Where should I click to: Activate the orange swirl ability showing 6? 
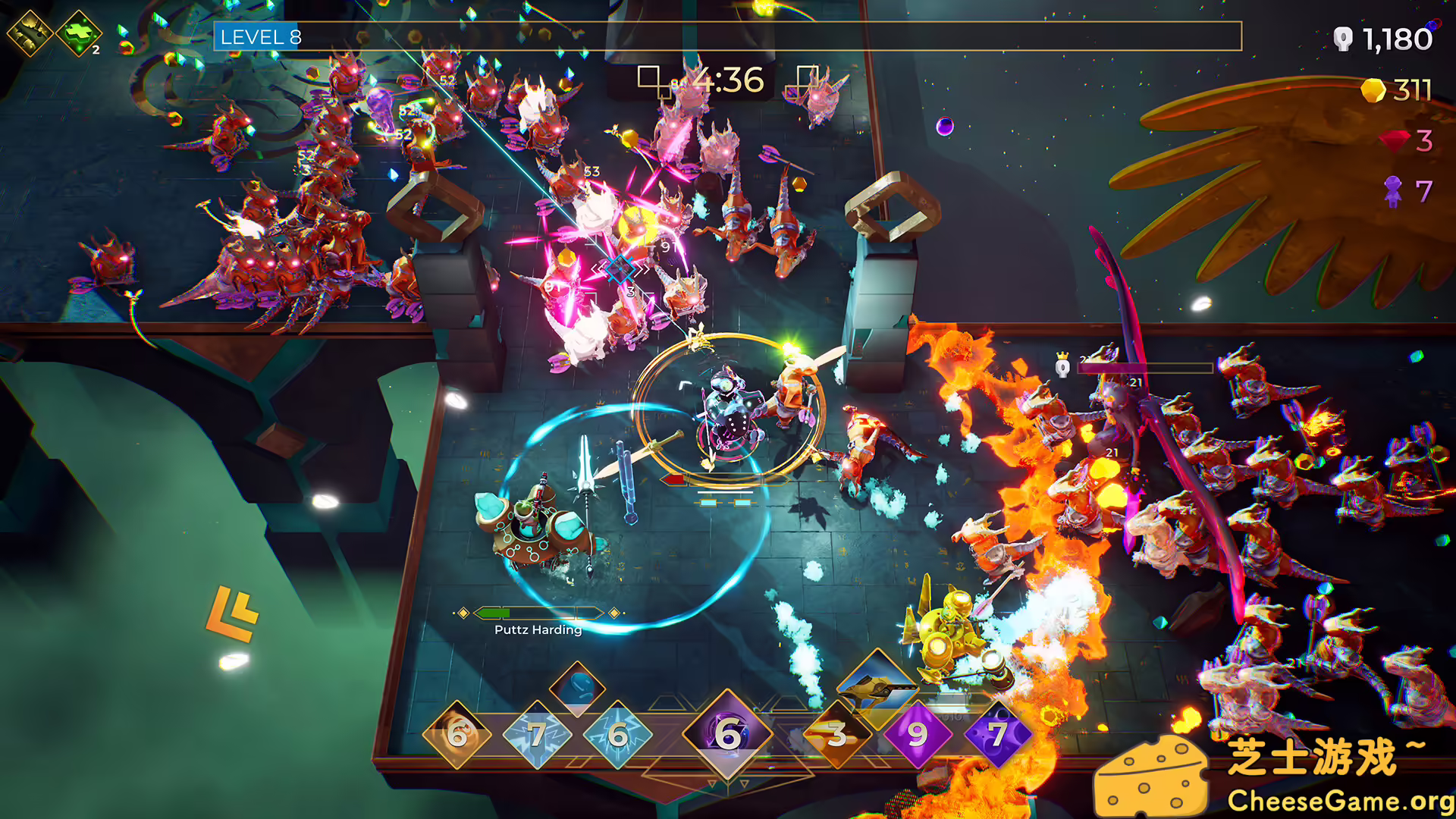tap(457, 734)
